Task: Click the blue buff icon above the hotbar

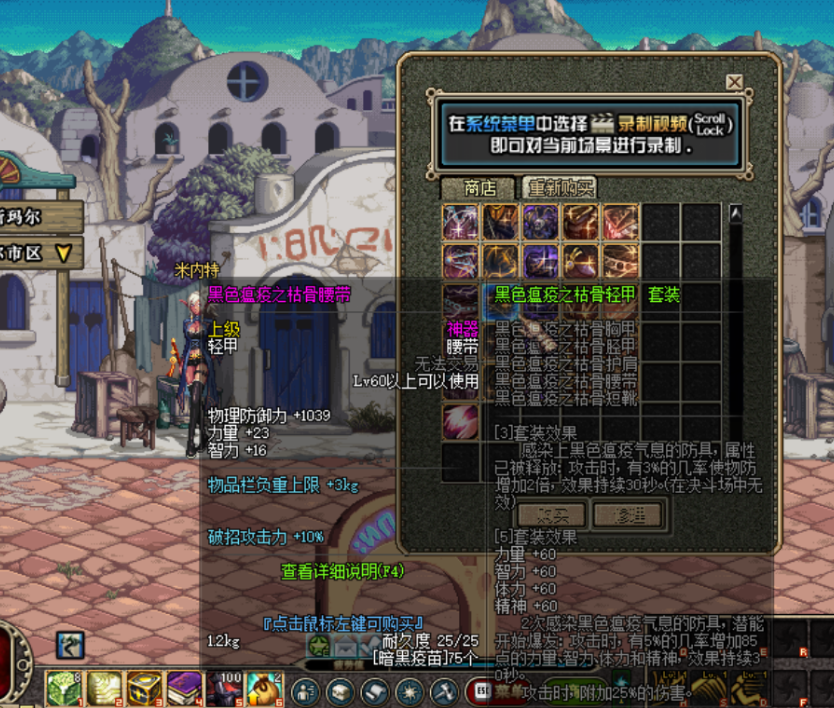Action: click(70, 644)
